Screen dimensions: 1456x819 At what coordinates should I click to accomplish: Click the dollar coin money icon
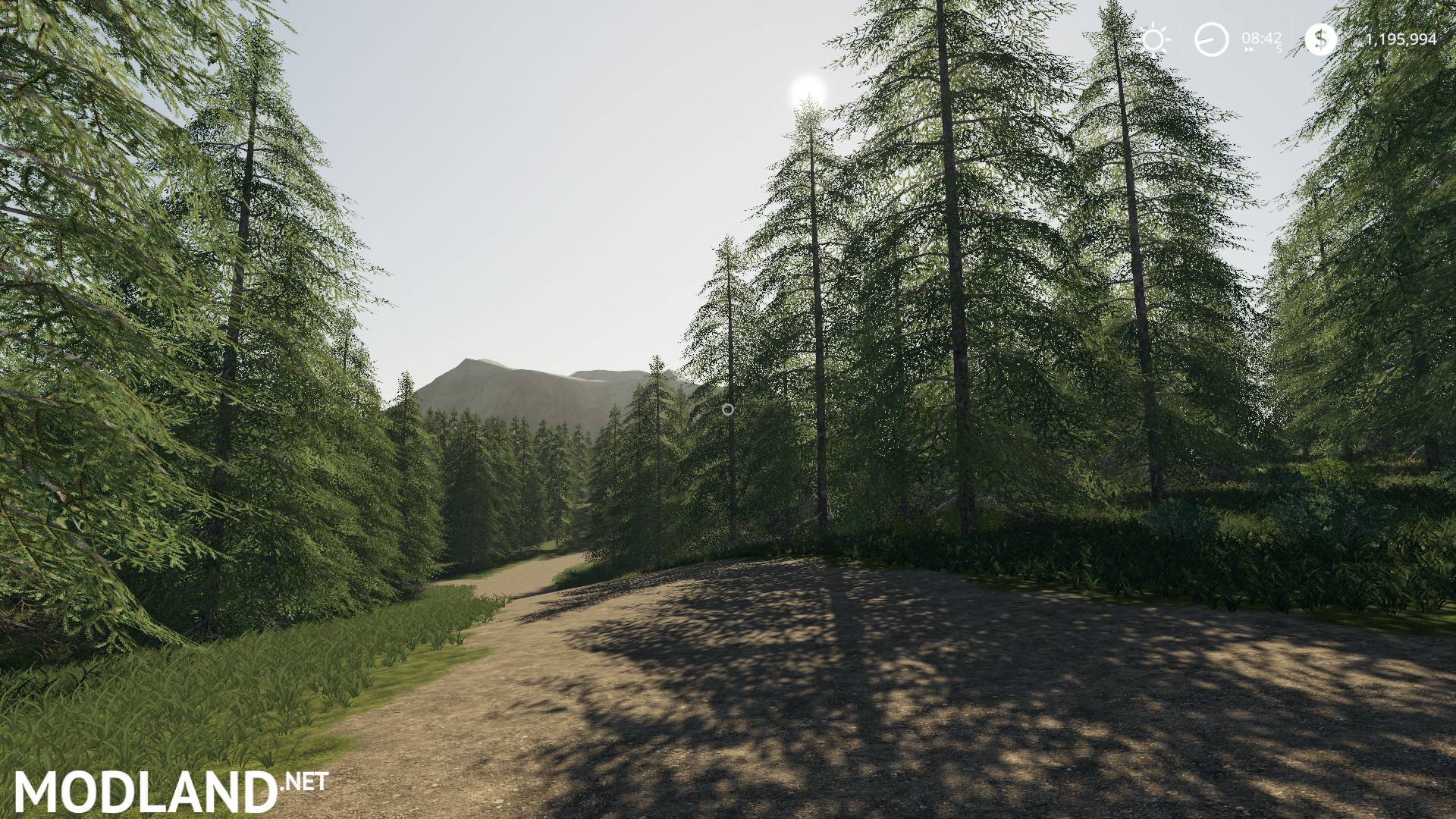(x=1321, y=37)
